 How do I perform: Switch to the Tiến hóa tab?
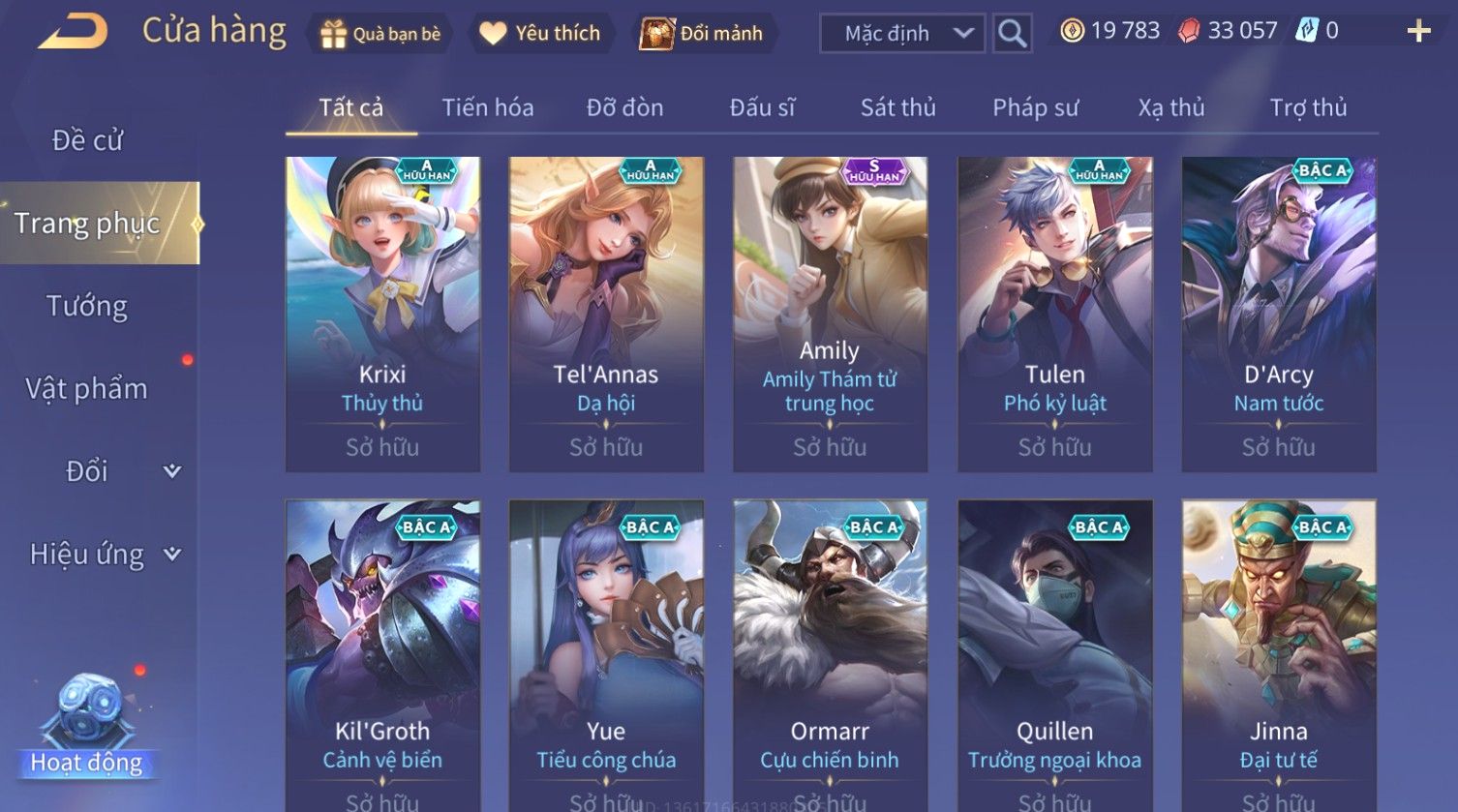pyautogui.click(x=488, y=107)
